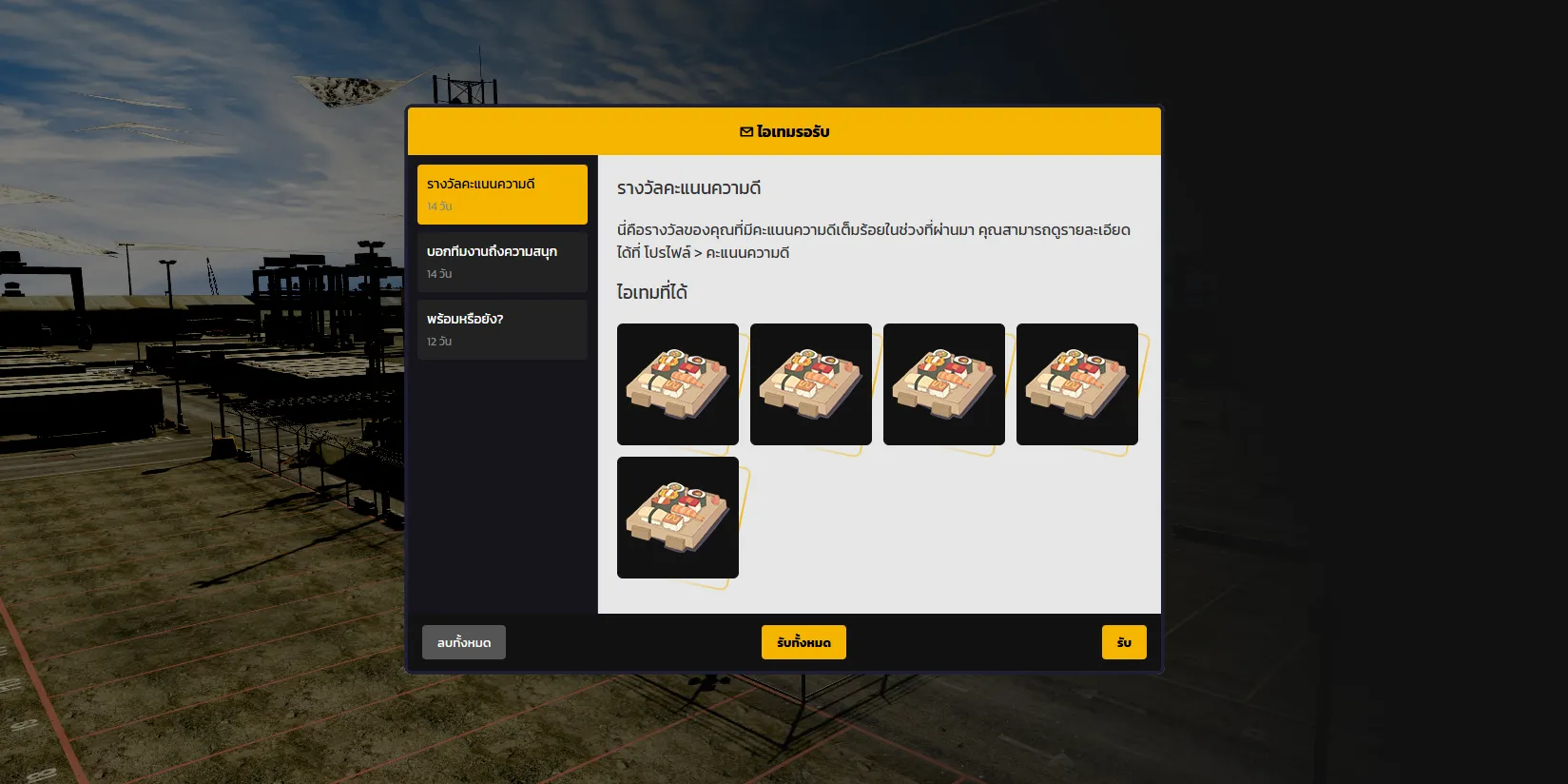This screenshot has width=1568, height=784.
Task: Click the fourth sushi box reward icon
Action: click(1076, 384)
